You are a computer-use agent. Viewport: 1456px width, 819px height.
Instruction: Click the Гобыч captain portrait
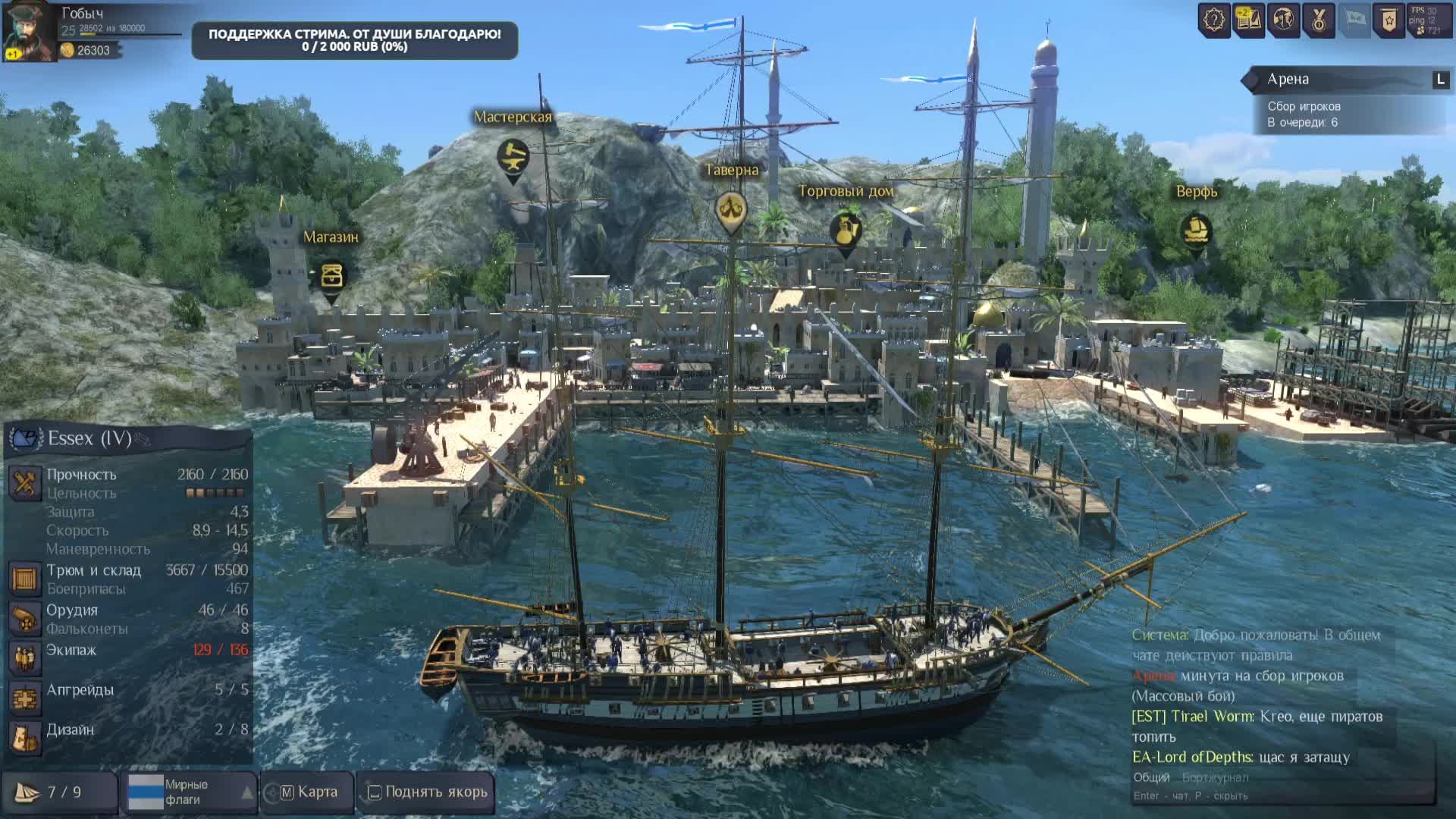(29, 30)
